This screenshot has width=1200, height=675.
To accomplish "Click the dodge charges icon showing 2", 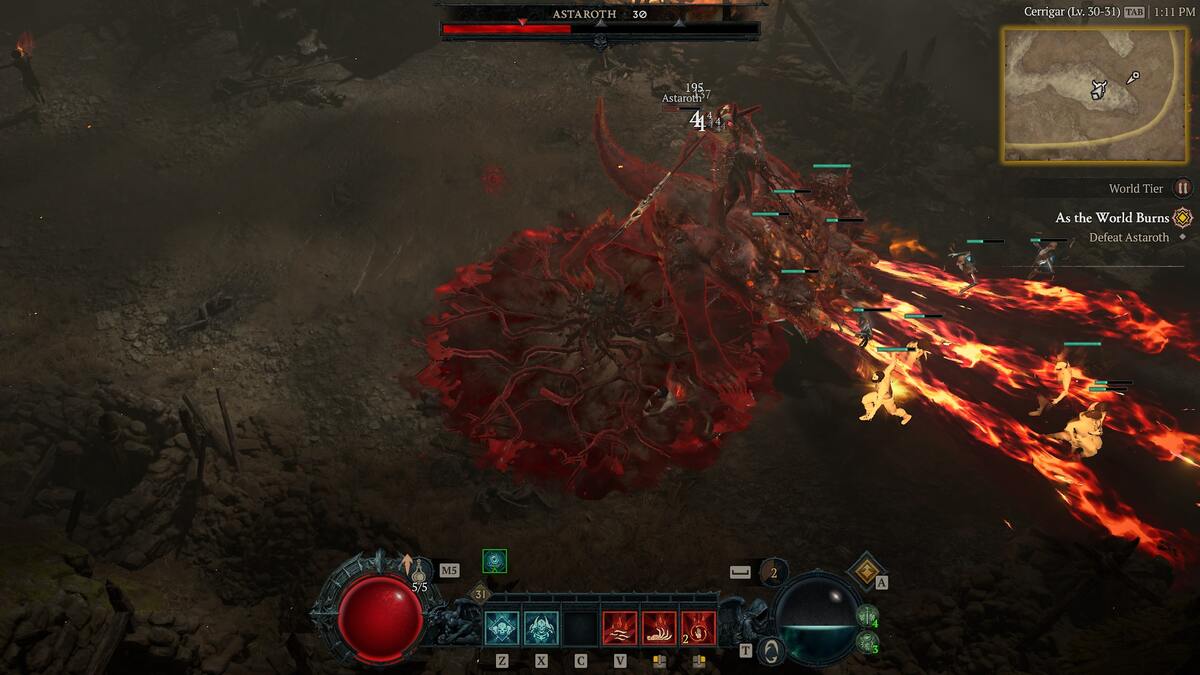I will [x=772, y=572].
